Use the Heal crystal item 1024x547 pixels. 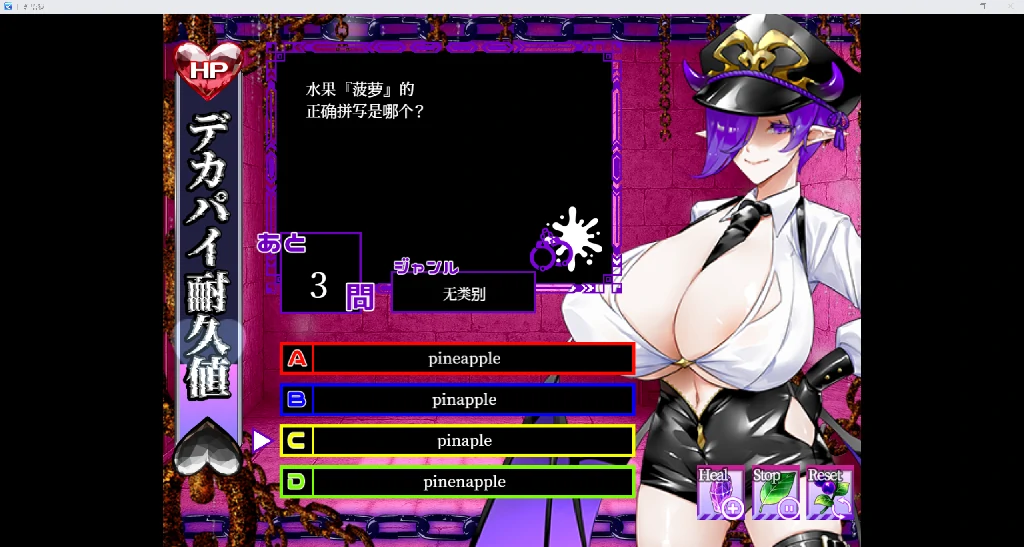click(721, 493)
